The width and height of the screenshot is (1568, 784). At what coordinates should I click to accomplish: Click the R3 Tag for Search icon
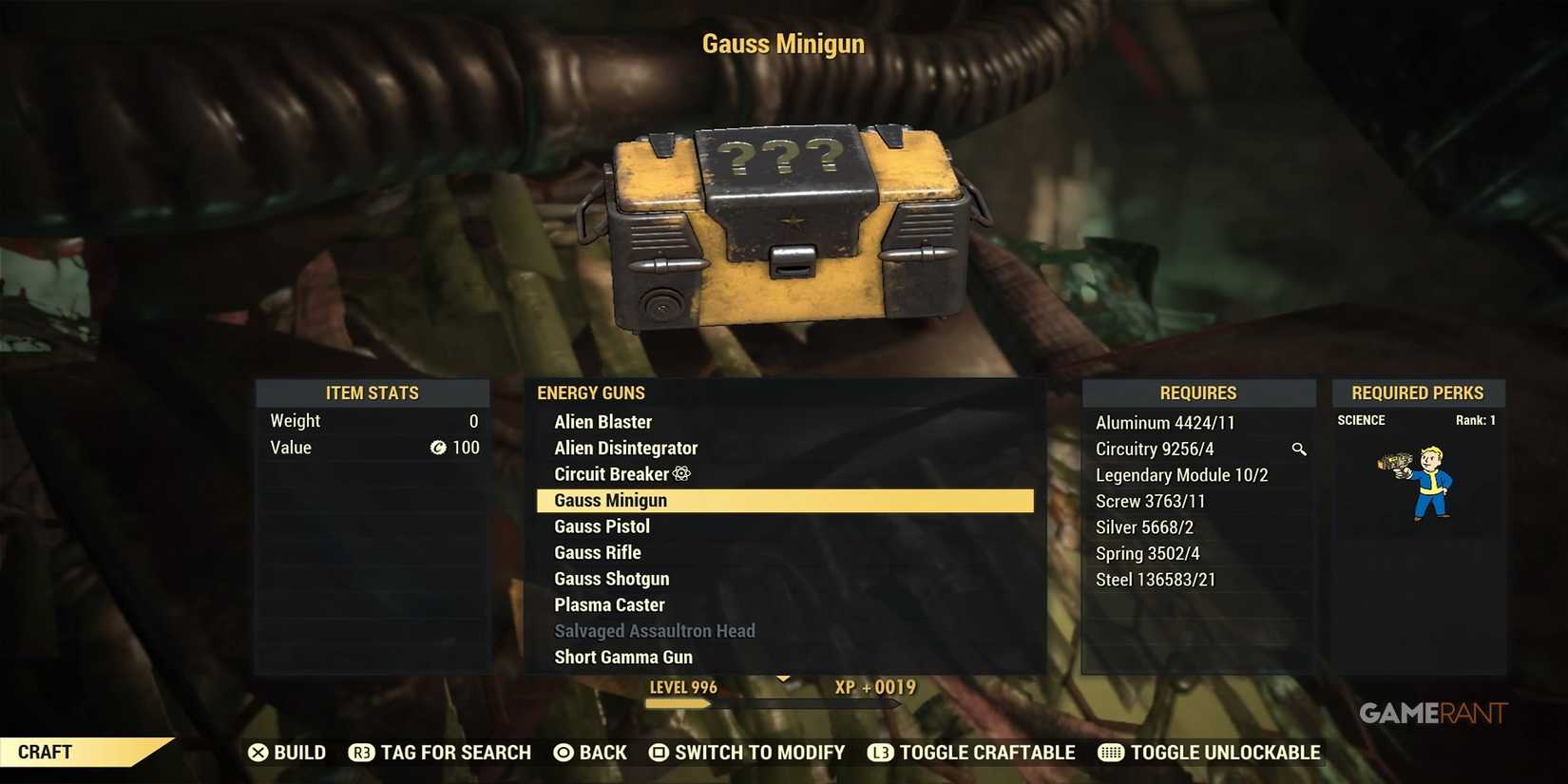coord(361,753)
